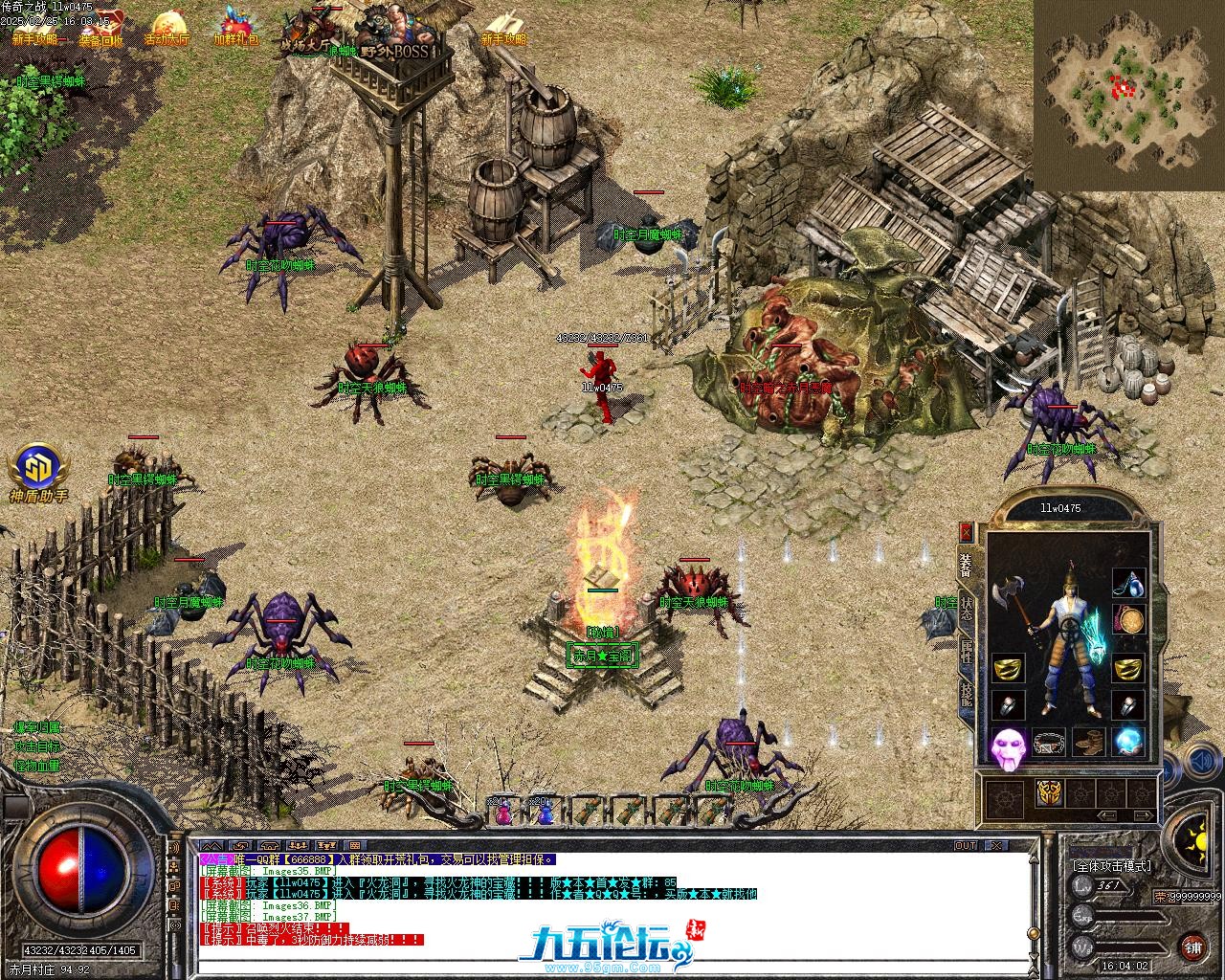Select the purple skull mask slot
This screenshot has width=1225, height=980.
pos(1007,747)
